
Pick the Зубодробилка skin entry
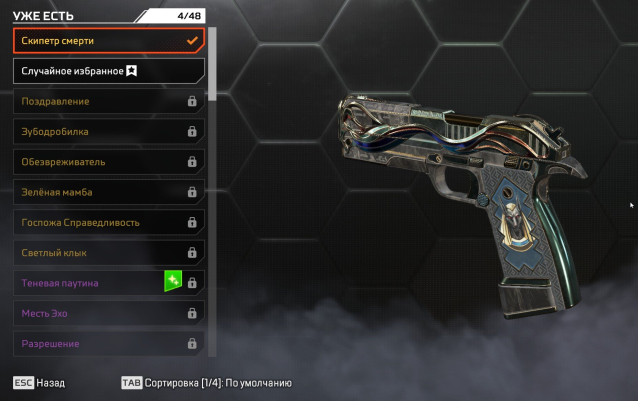pyautogui.click(x=108, y=131)
